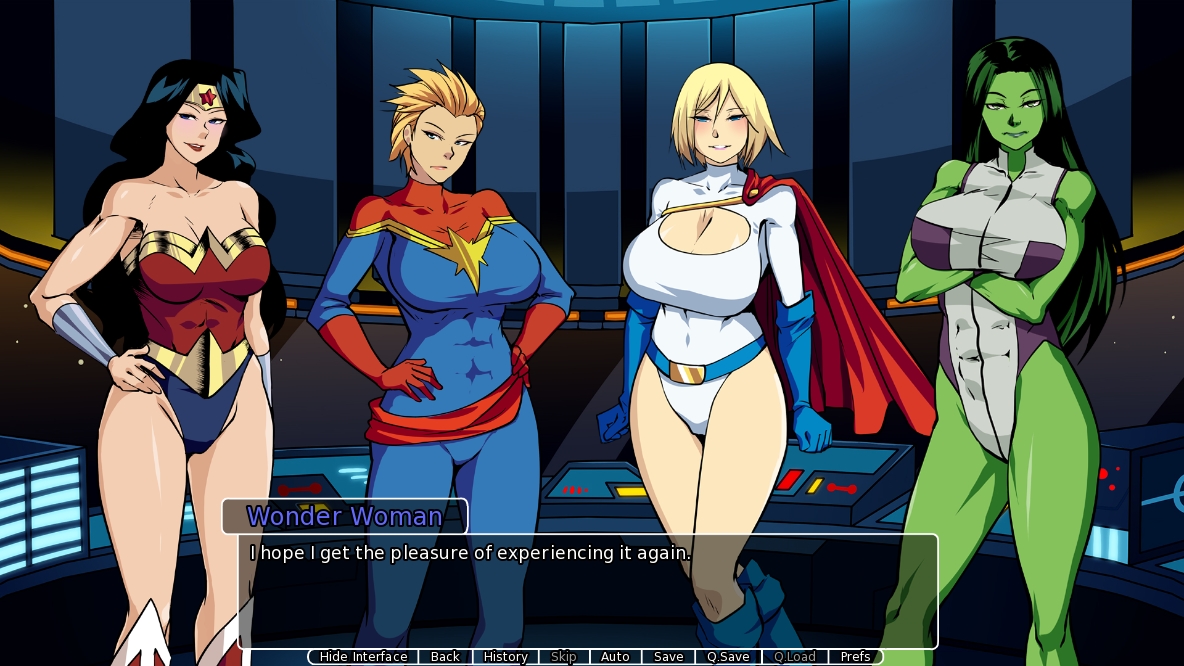Image resolution: width=1184 pixels, height=666 pixels.
Task: Quick save with Q.Save
Action: (x=728, y=657)
